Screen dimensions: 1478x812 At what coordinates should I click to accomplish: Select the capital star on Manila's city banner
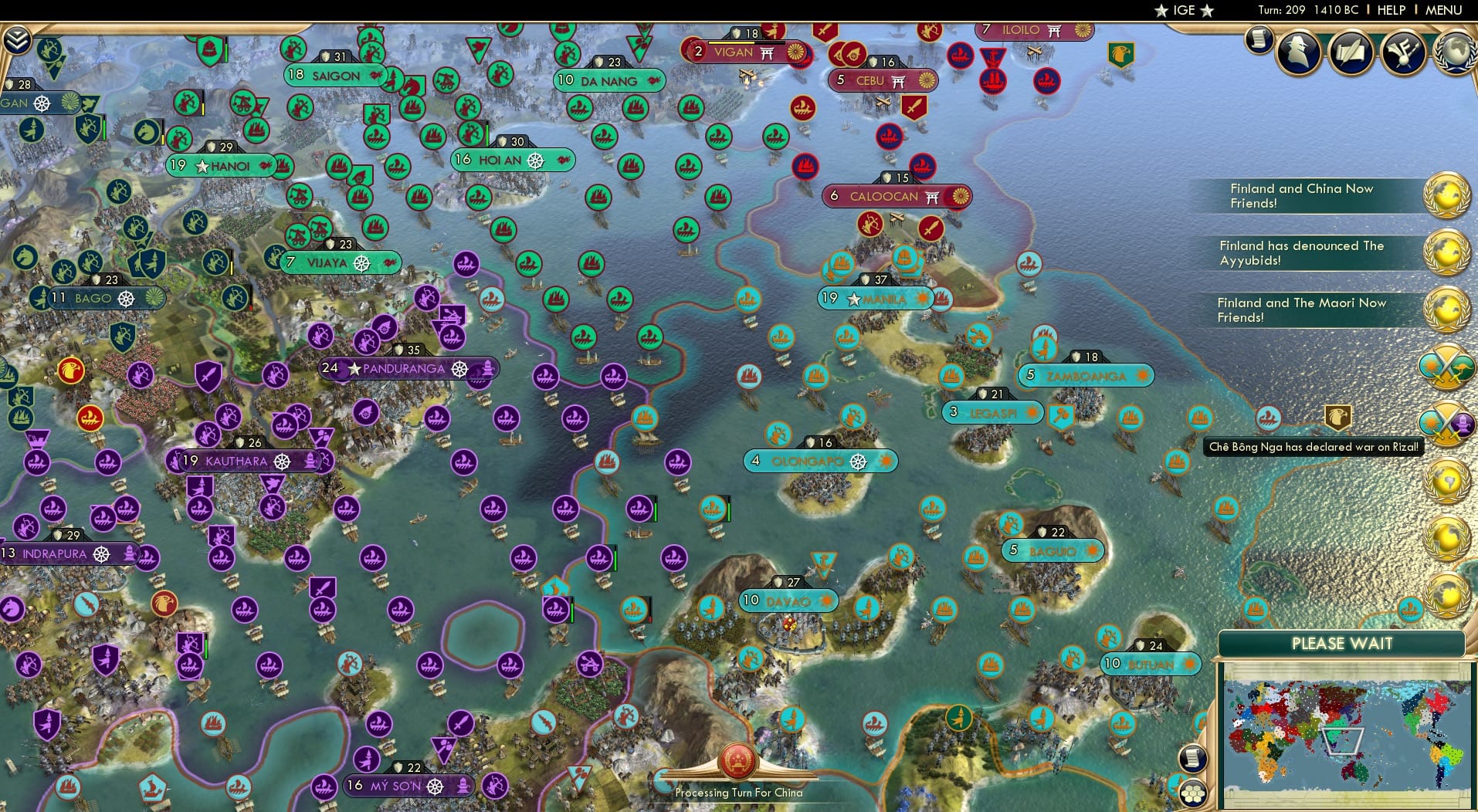[x=853, y=299]
